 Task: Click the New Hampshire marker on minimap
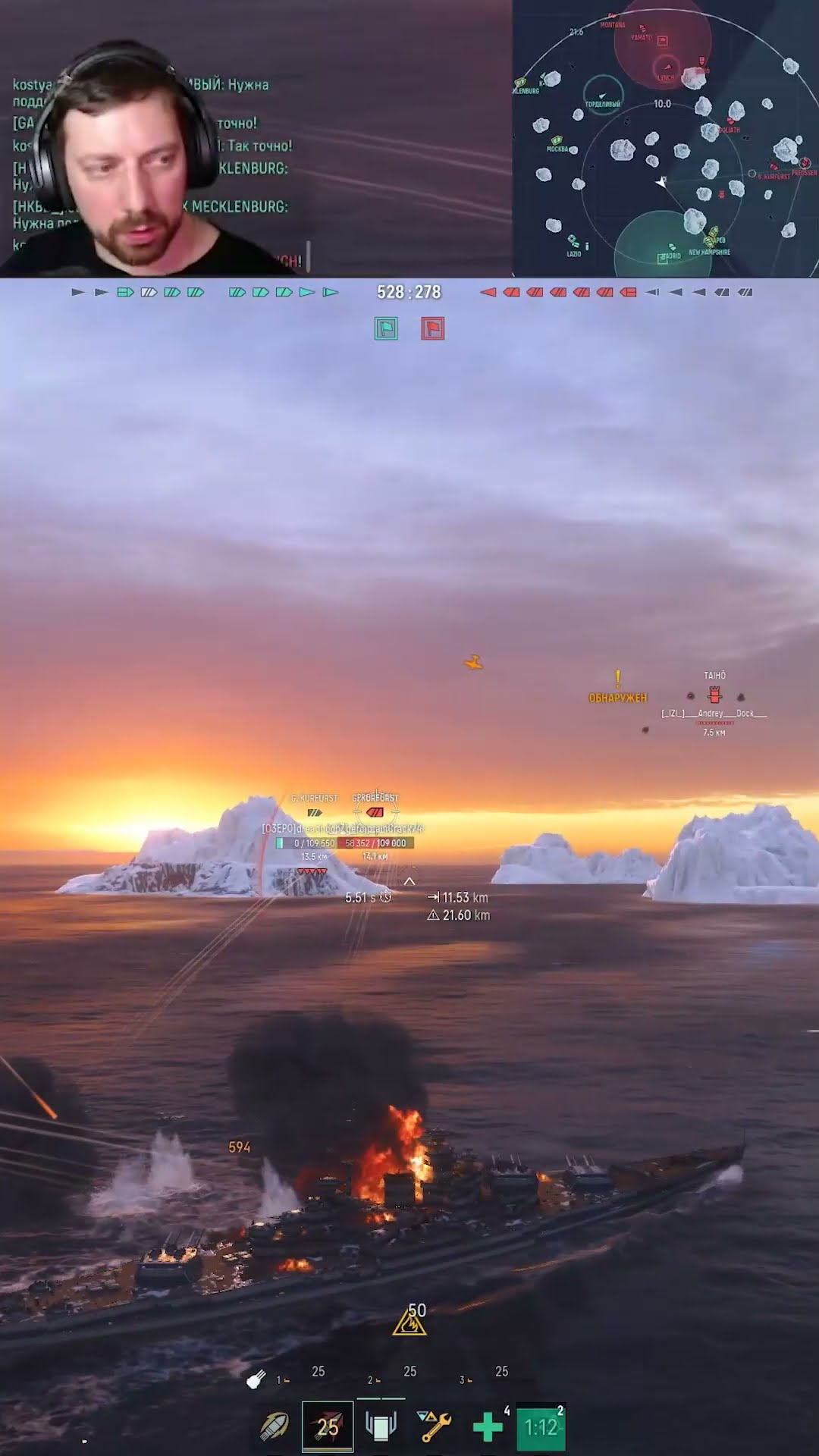pyautogui.click(x=713, y=241)
